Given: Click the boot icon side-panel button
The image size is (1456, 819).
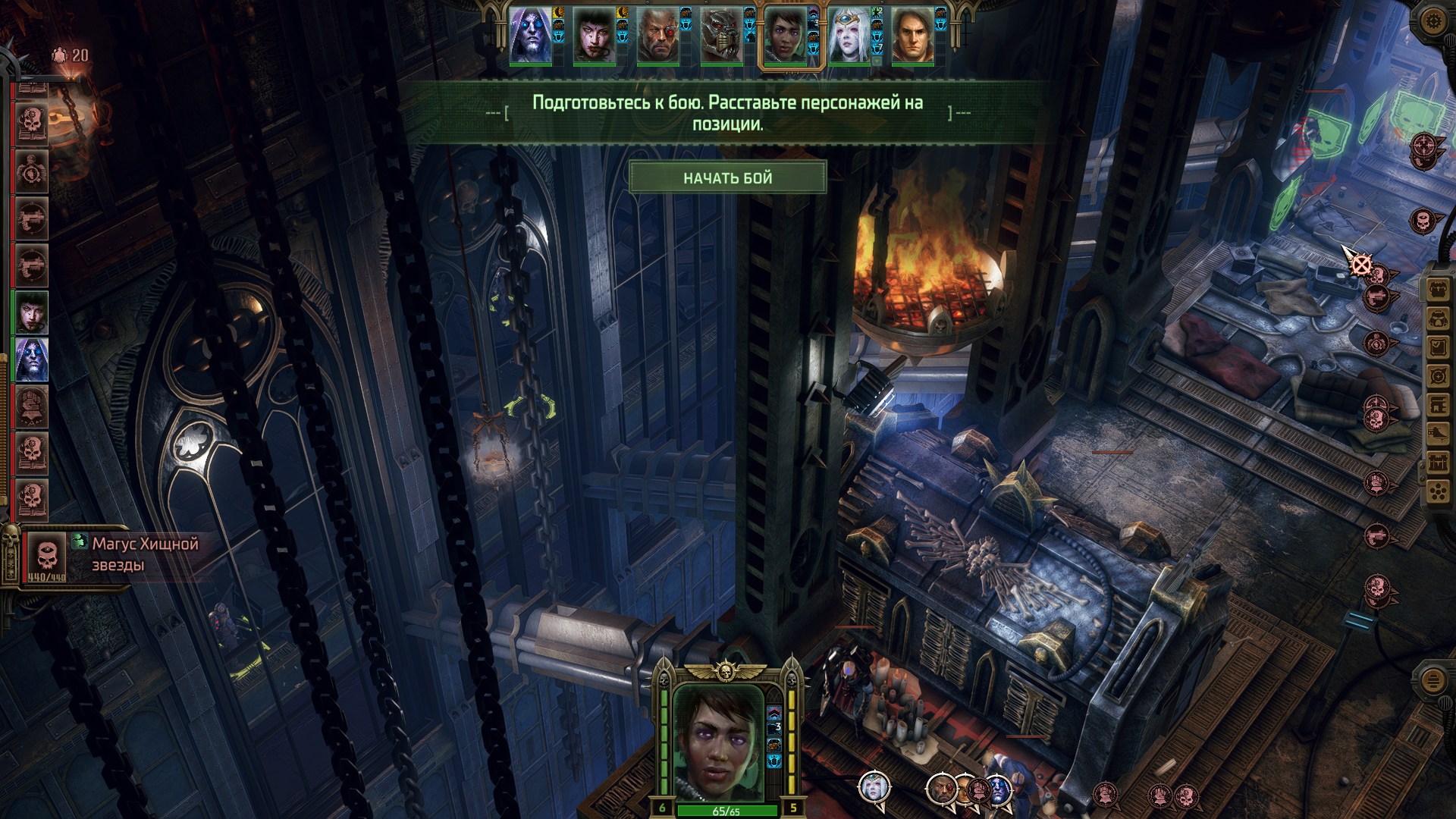Looking at the screenshot, I should (1439, 434).
